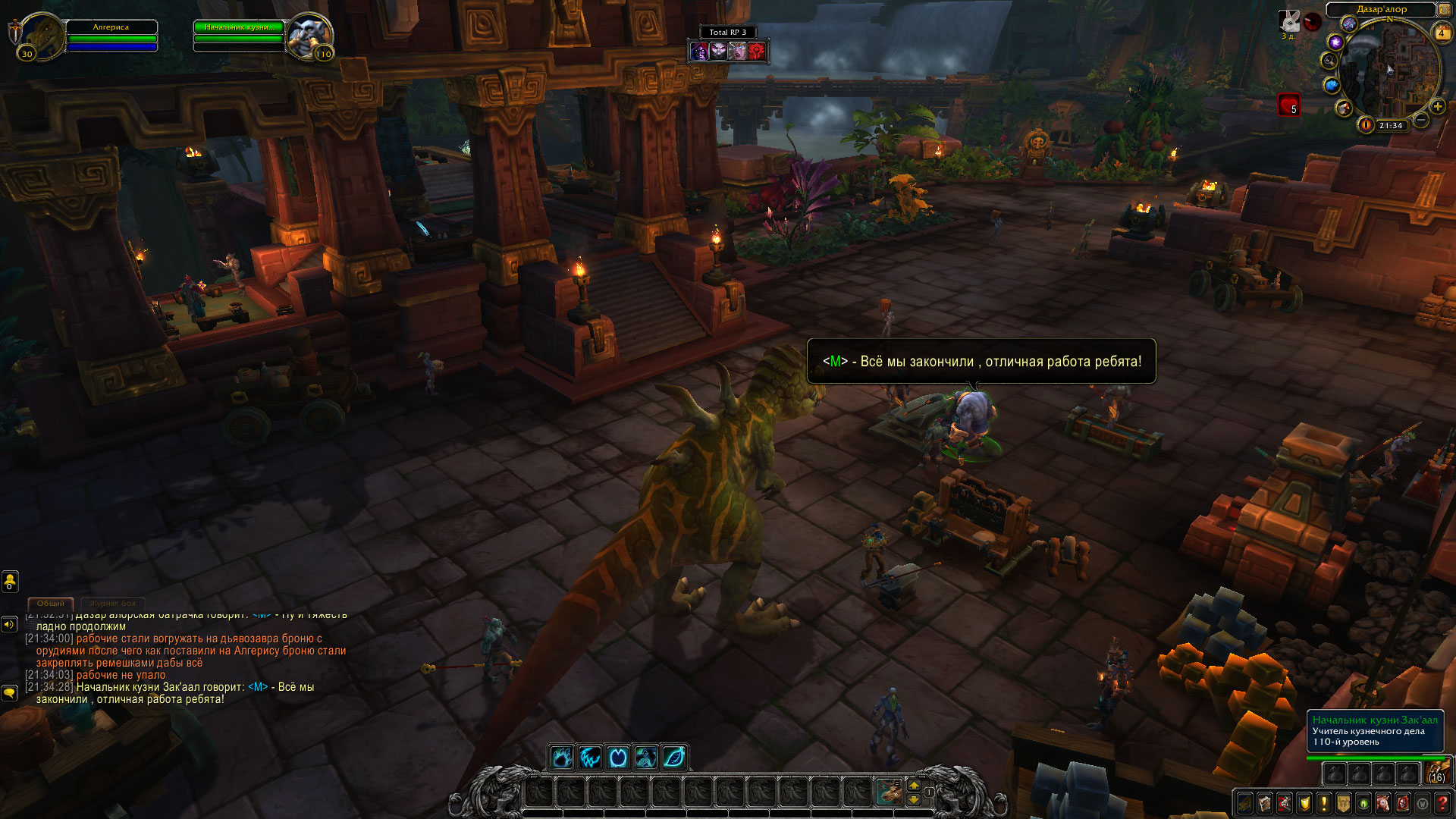The height and width of the screenshot is (819, 1456).
Task: Switch to the Общий chat tab
Action: (x=51, y=604)
